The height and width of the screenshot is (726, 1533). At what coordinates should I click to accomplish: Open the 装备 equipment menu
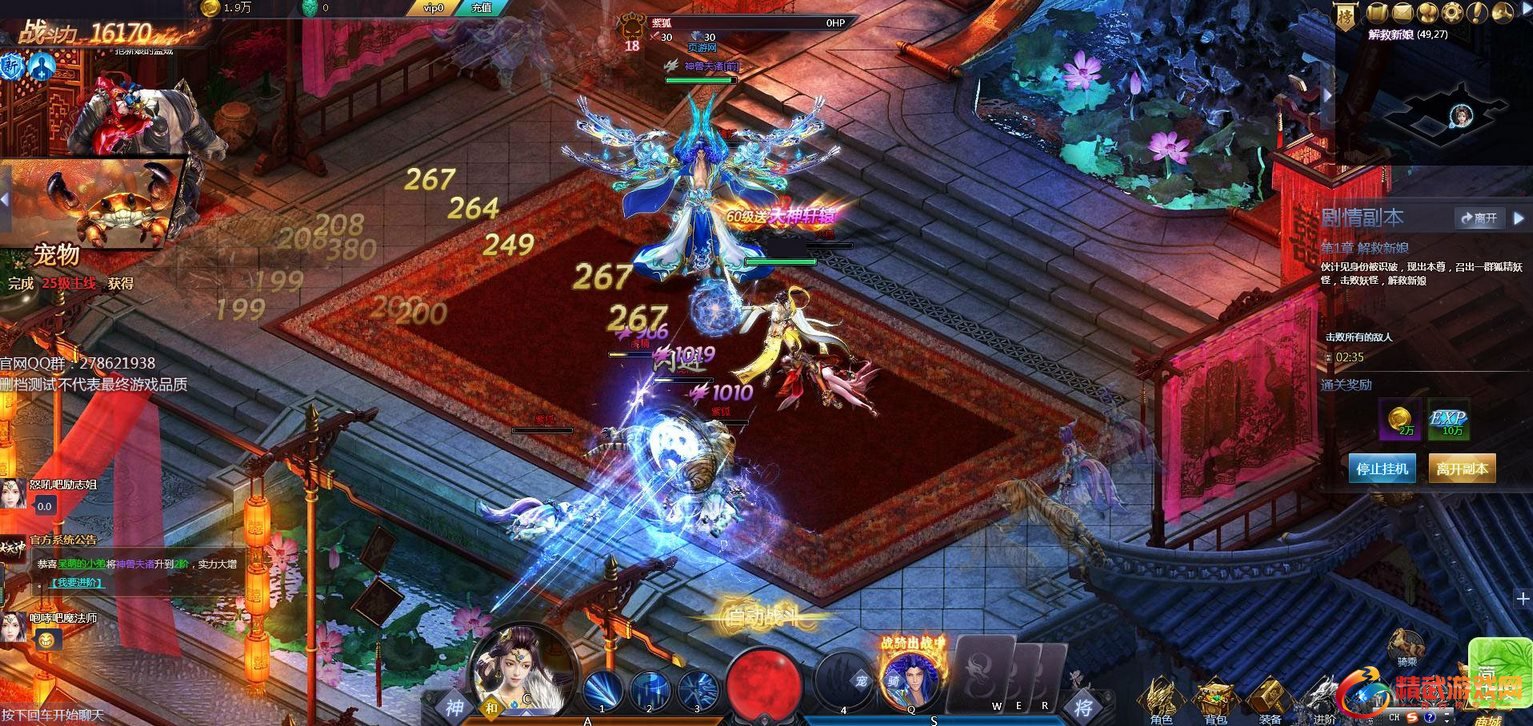1269,696
